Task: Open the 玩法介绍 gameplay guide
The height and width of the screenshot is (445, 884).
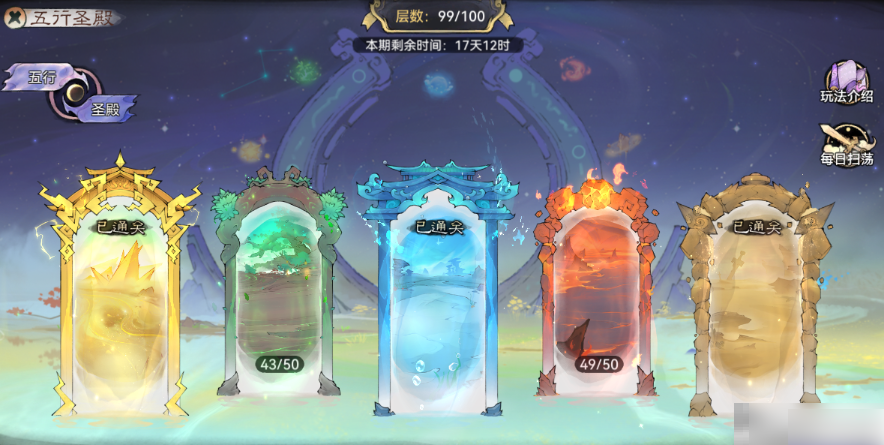Action: [846, 81]
